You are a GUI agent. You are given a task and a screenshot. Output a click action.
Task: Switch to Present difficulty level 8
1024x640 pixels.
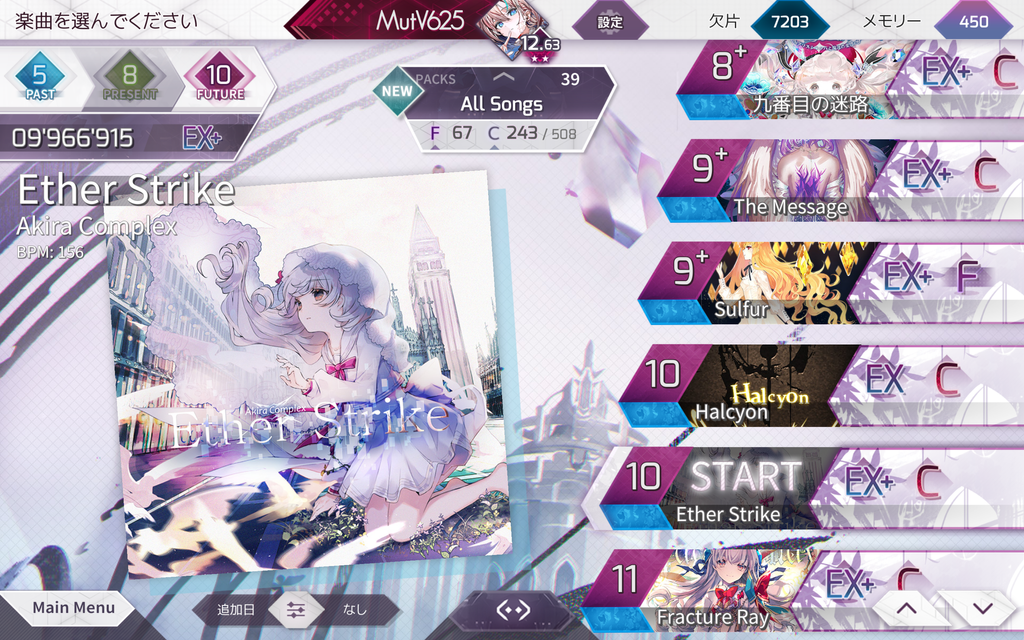point(129,79)
